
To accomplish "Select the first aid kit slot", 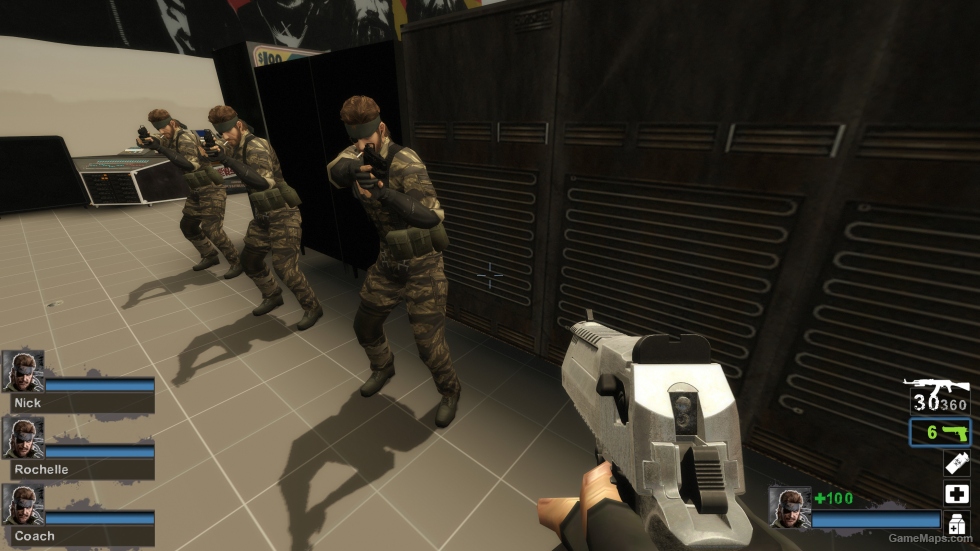I will click(x=956, y=493).
